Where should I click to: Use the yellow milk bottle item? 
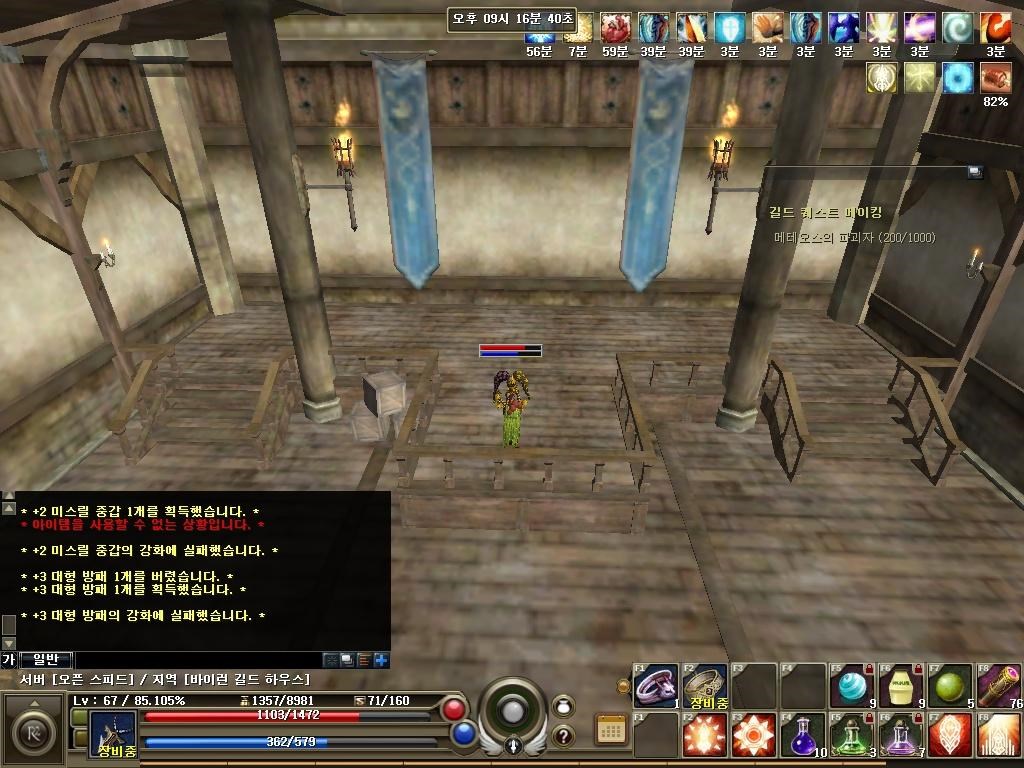[901, 685]
